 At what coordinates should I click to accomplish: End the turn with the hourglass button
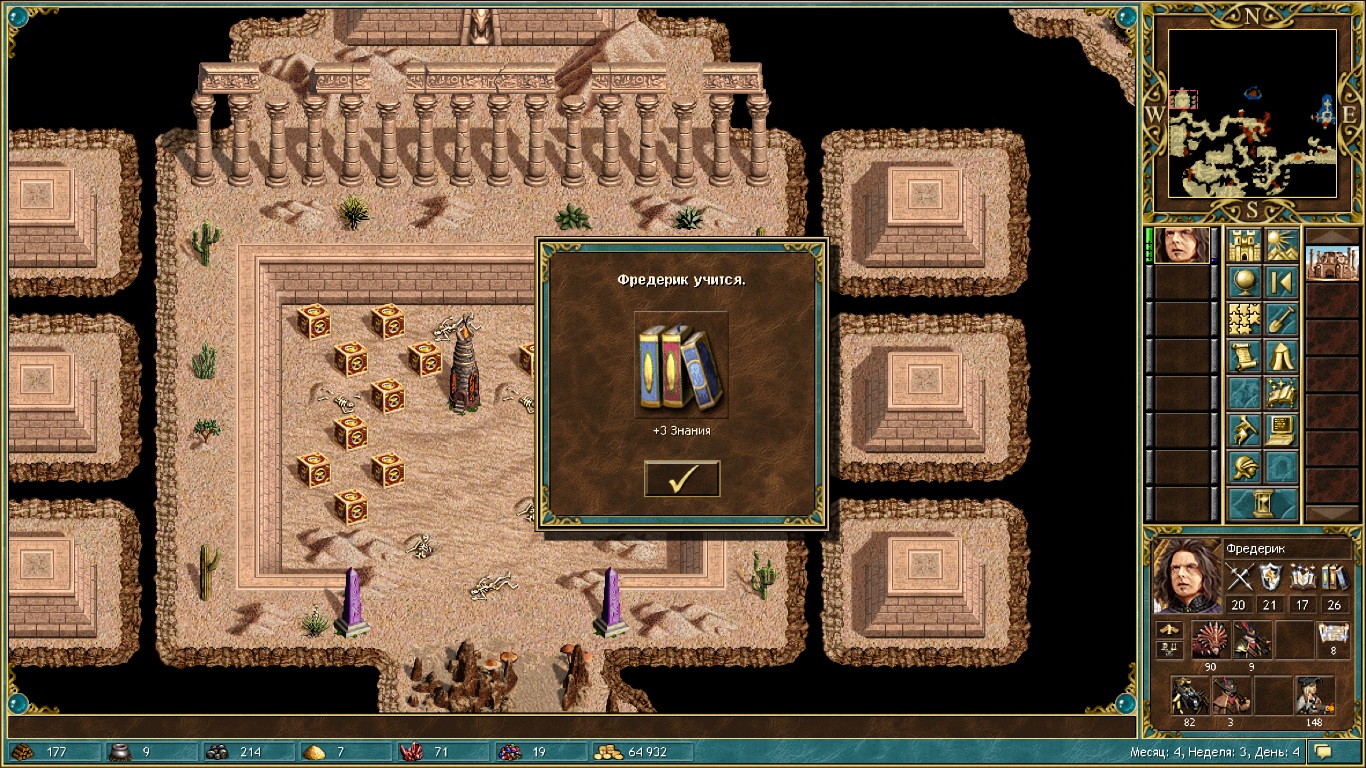(x=1263, y=504)
